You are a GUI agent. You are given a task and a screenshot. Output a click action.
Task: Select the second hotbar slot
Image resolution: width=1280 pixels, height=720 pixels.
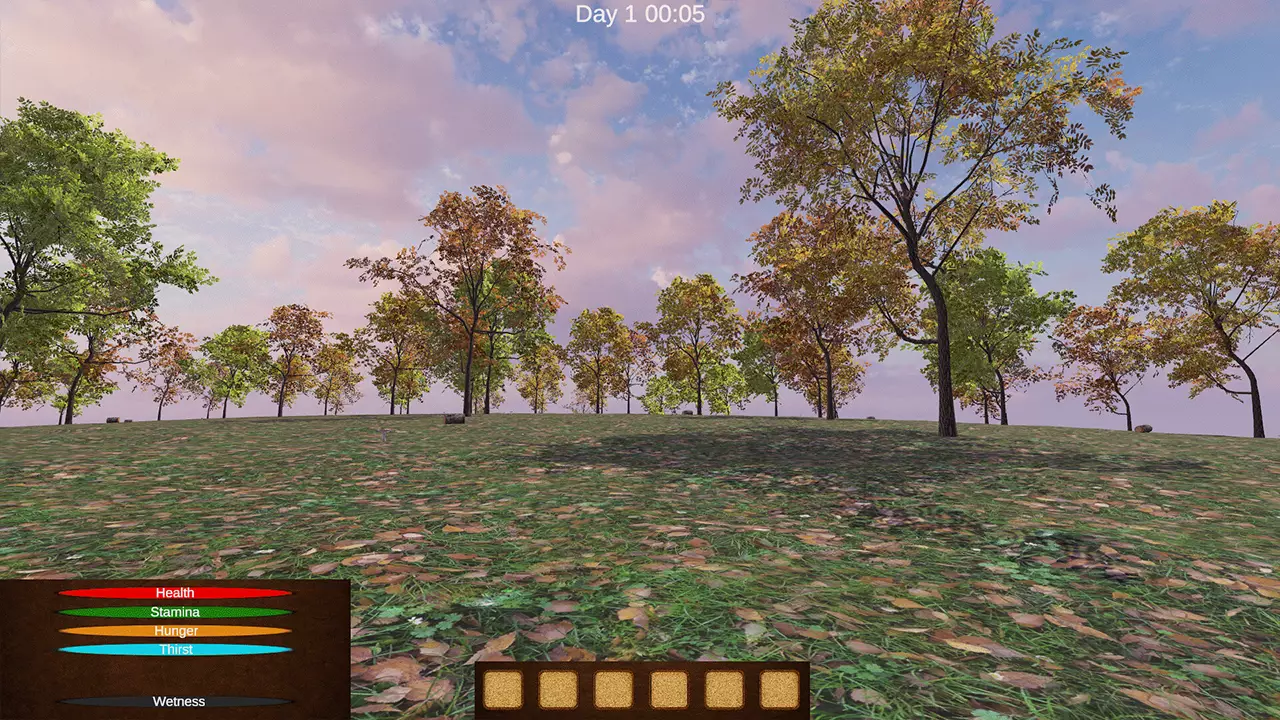pyautogui.click(x=559, y=690)
